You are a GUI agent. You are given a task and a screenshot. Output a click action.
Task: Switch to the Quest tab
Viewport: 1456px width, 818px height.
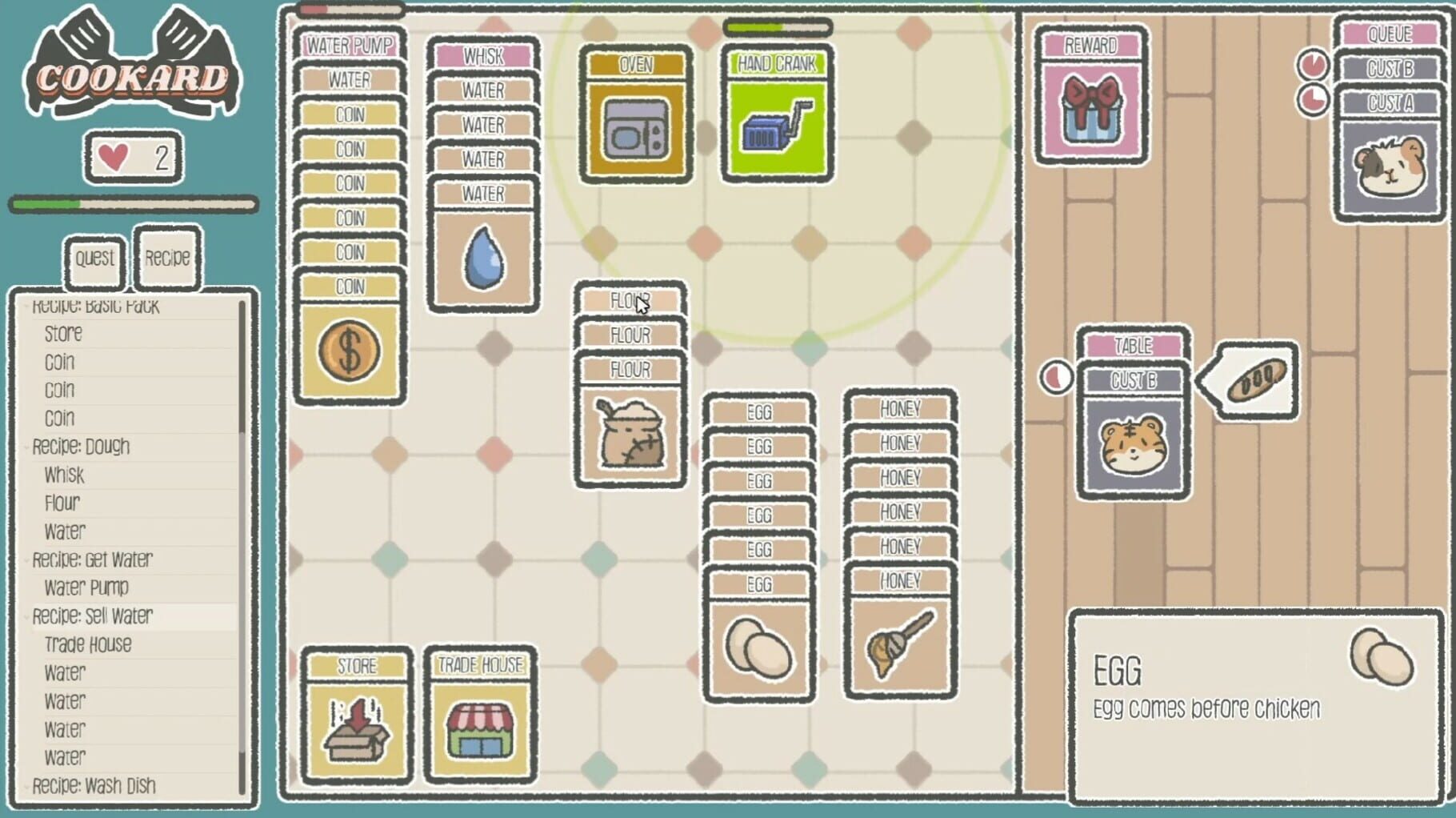tap(94, 258)
